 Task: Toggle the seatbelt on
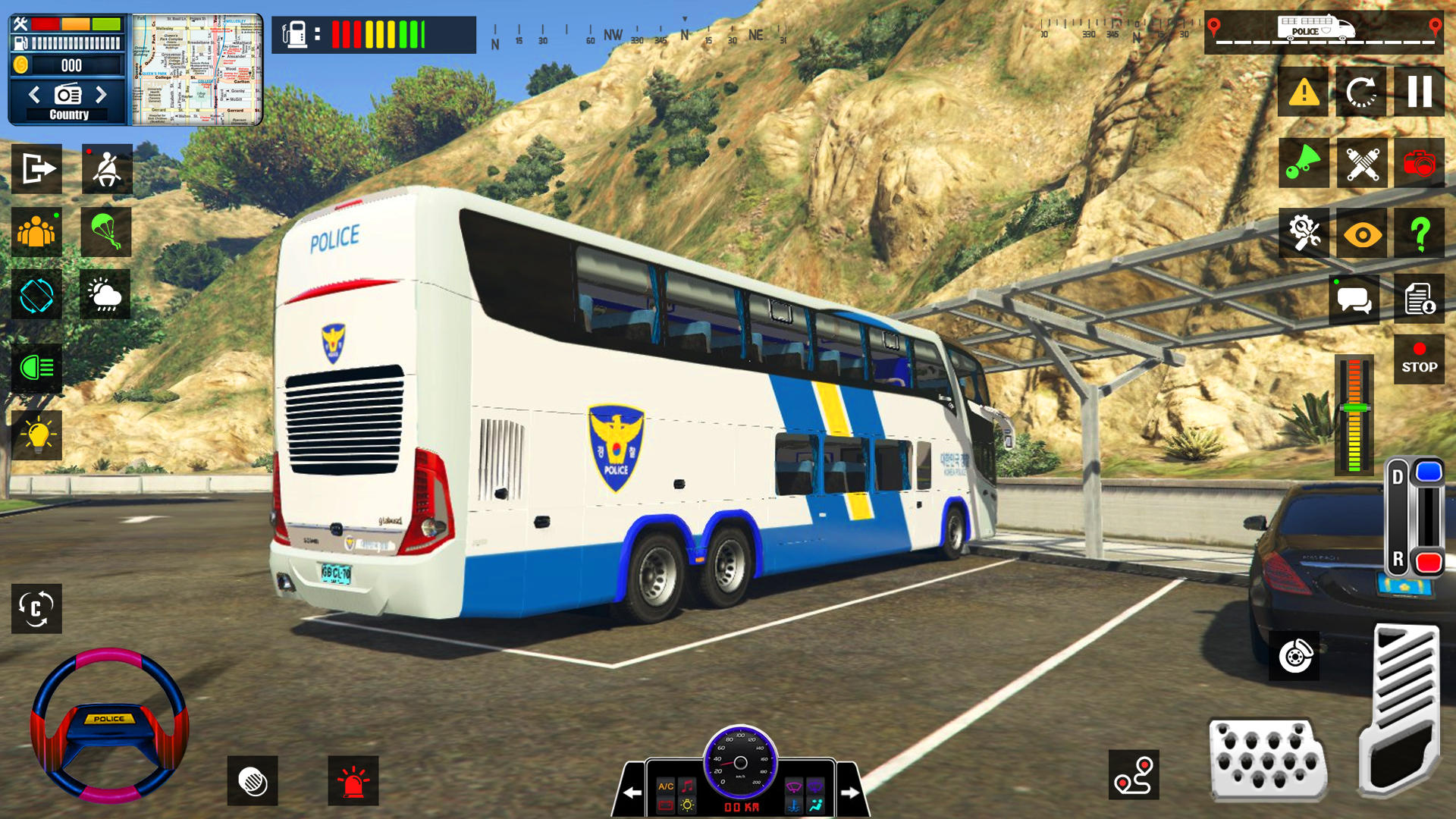105,169
